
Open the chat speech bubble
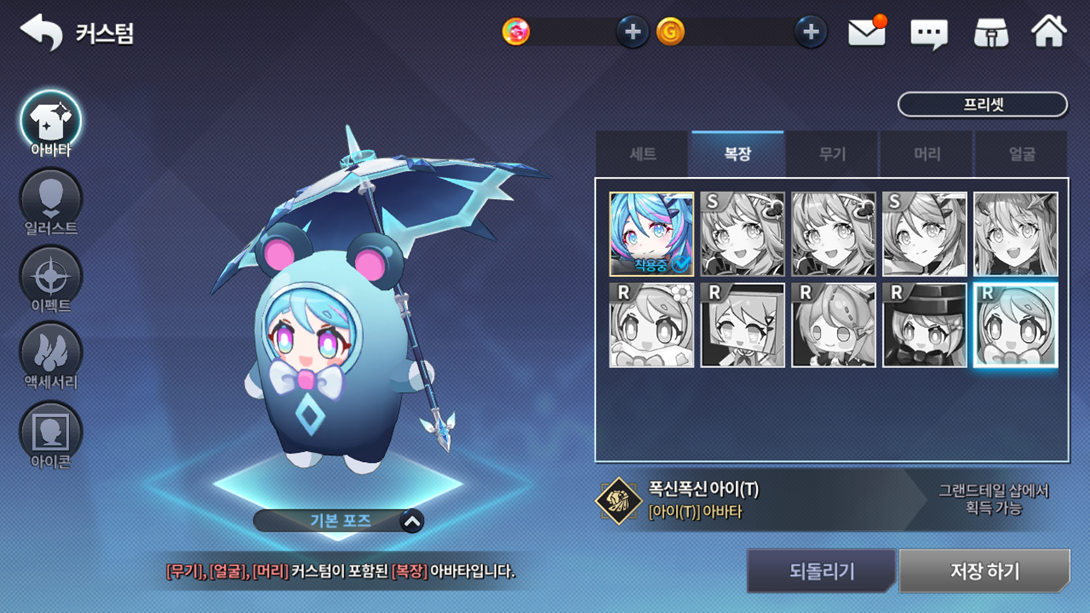click(929, 34)
